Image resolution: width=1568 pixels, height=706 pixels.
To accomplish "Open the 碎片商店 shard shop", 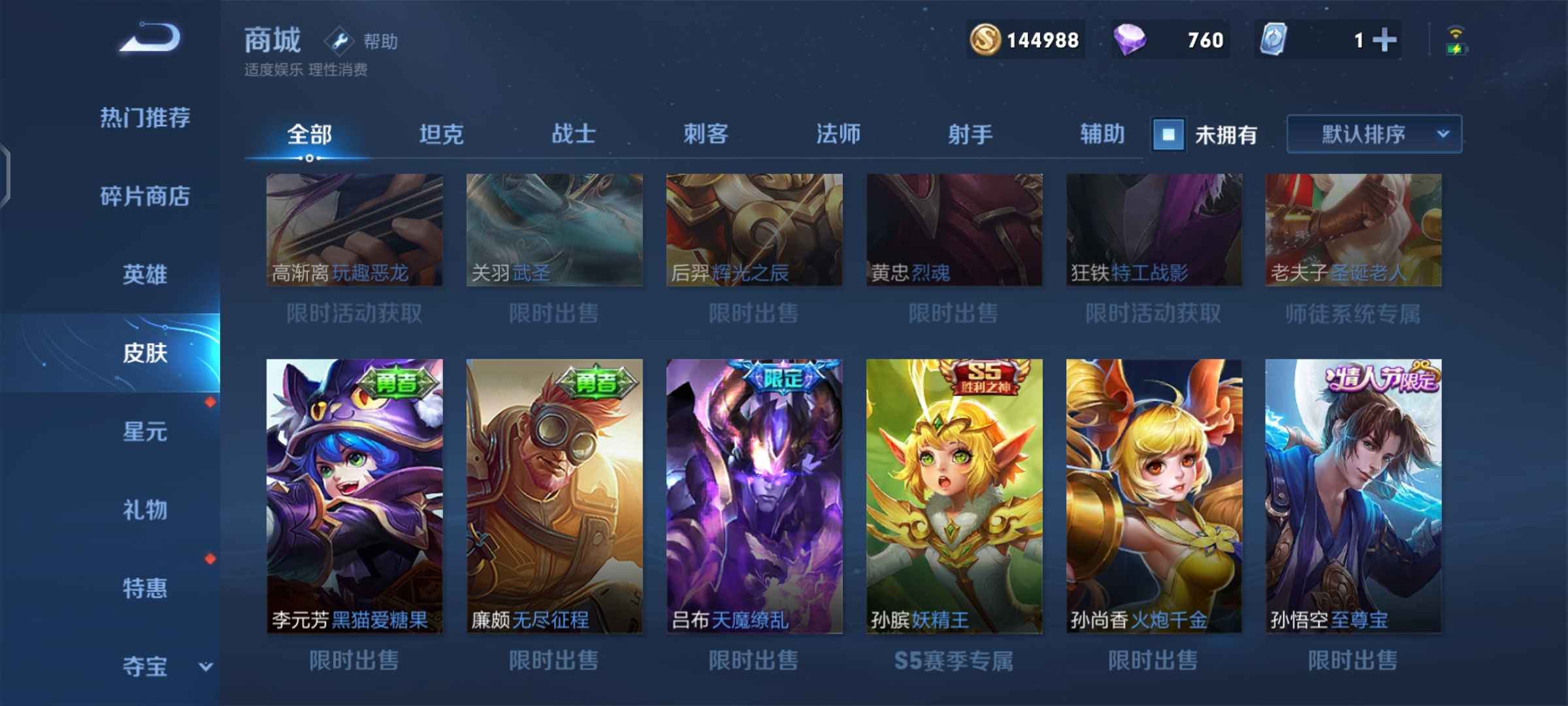I will pyautogui.click(x=145, y=196).
